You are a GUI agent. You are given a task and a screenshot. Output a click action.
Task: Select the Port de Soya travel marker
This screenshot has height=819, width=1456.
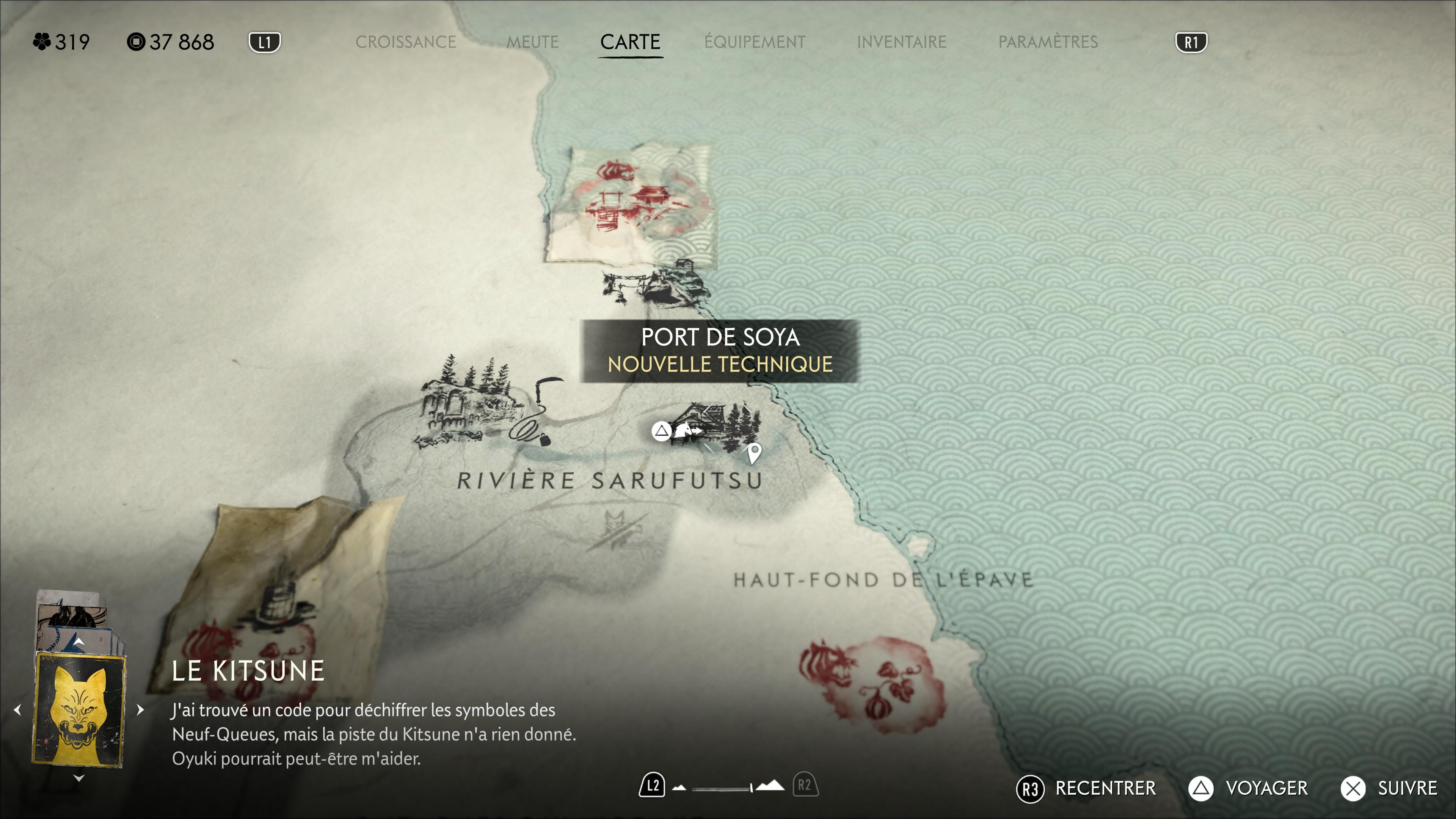click(685, 431)
